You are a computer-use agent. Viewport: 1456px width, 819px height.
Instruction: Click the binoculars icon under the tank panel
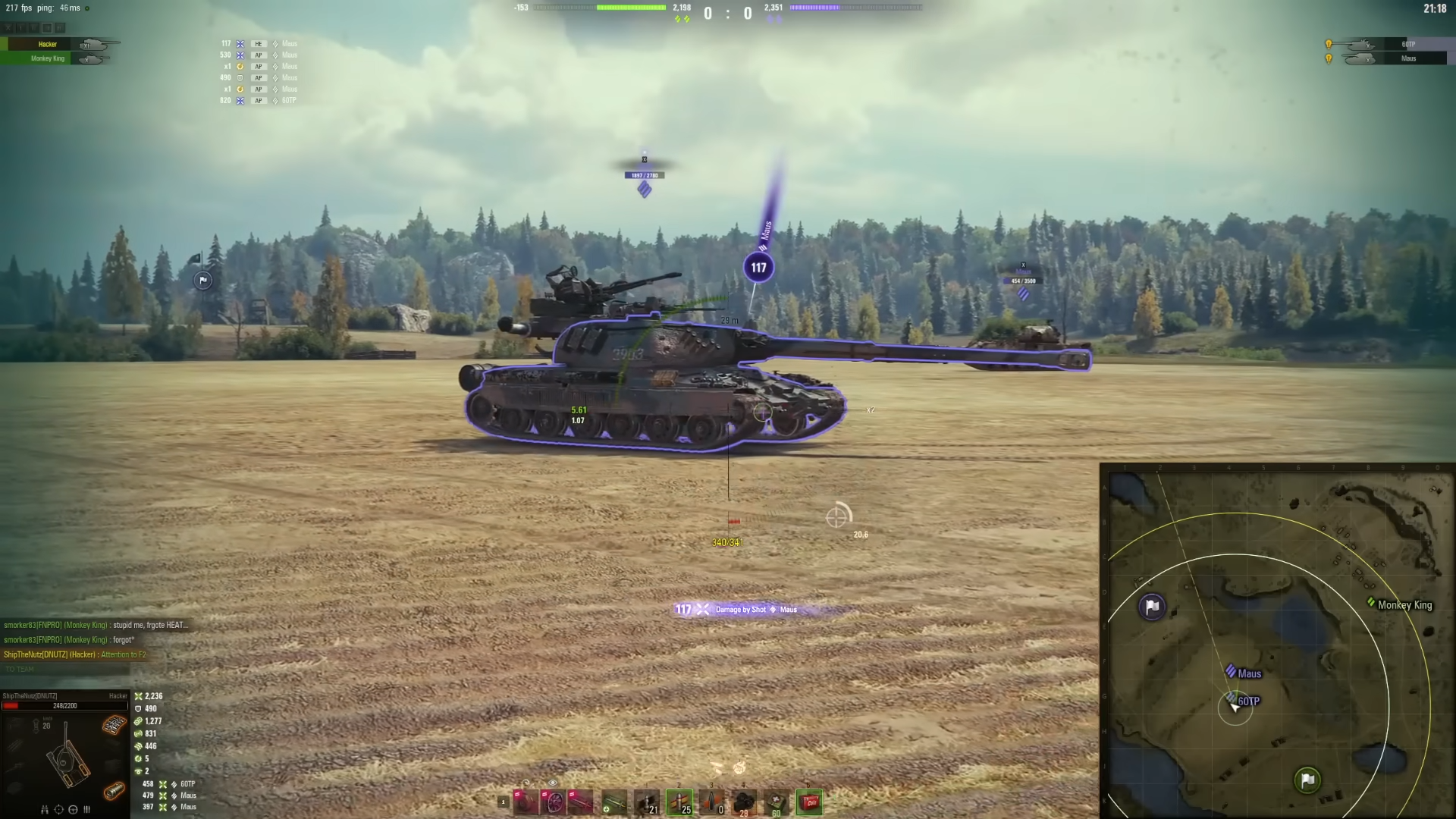(45, 810)
